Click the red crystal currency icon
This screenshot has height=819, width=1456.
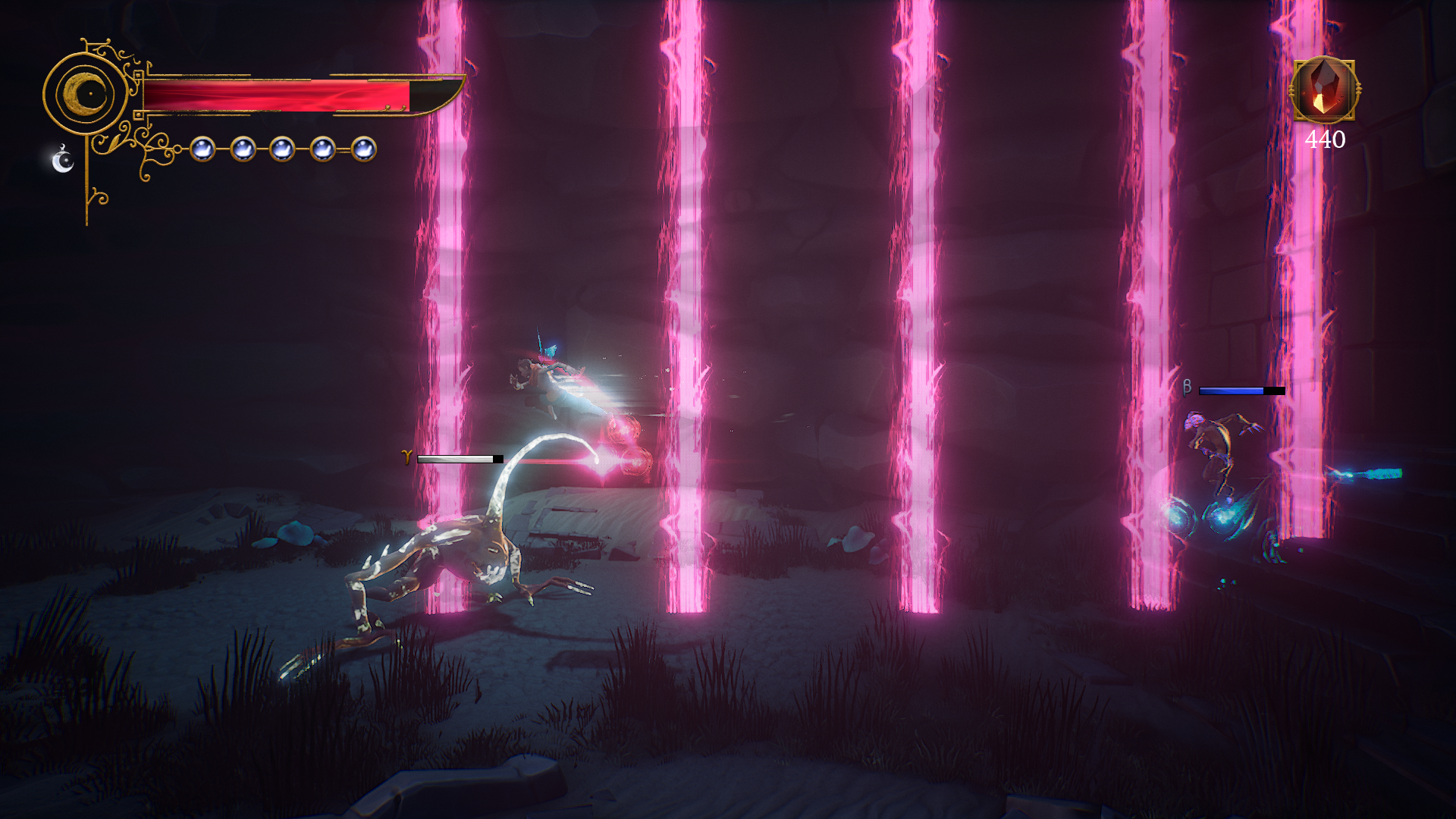(x=1324, y=89)
